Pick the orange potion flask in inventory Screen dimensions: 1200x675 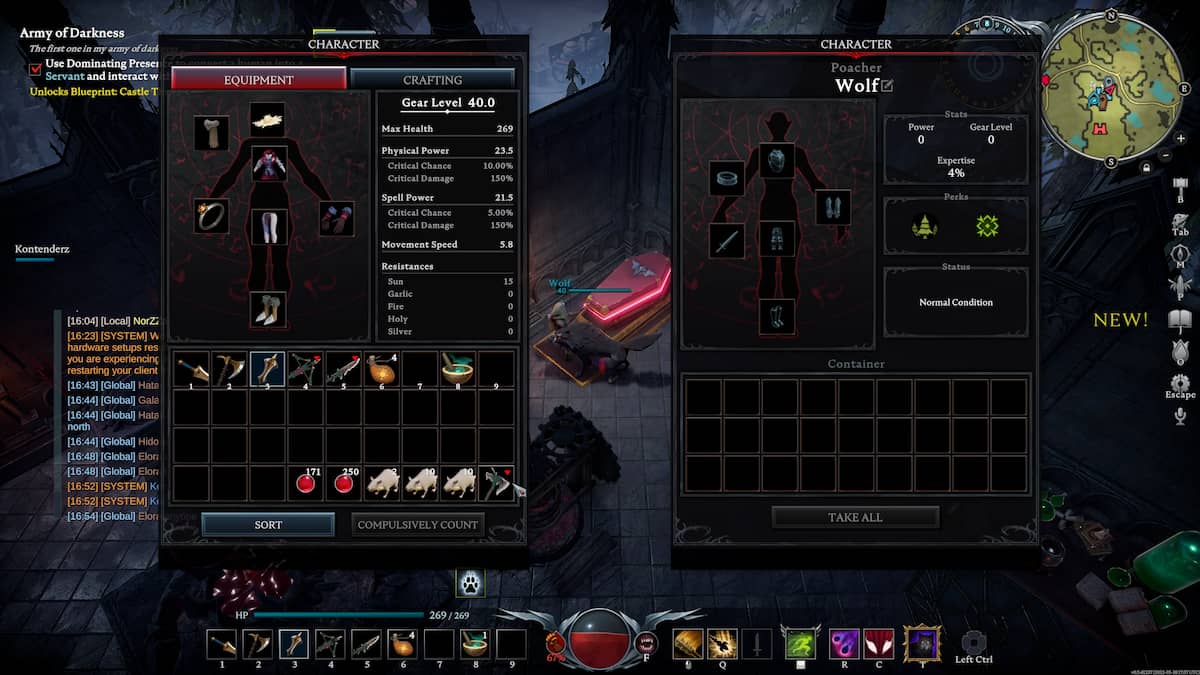381,368
